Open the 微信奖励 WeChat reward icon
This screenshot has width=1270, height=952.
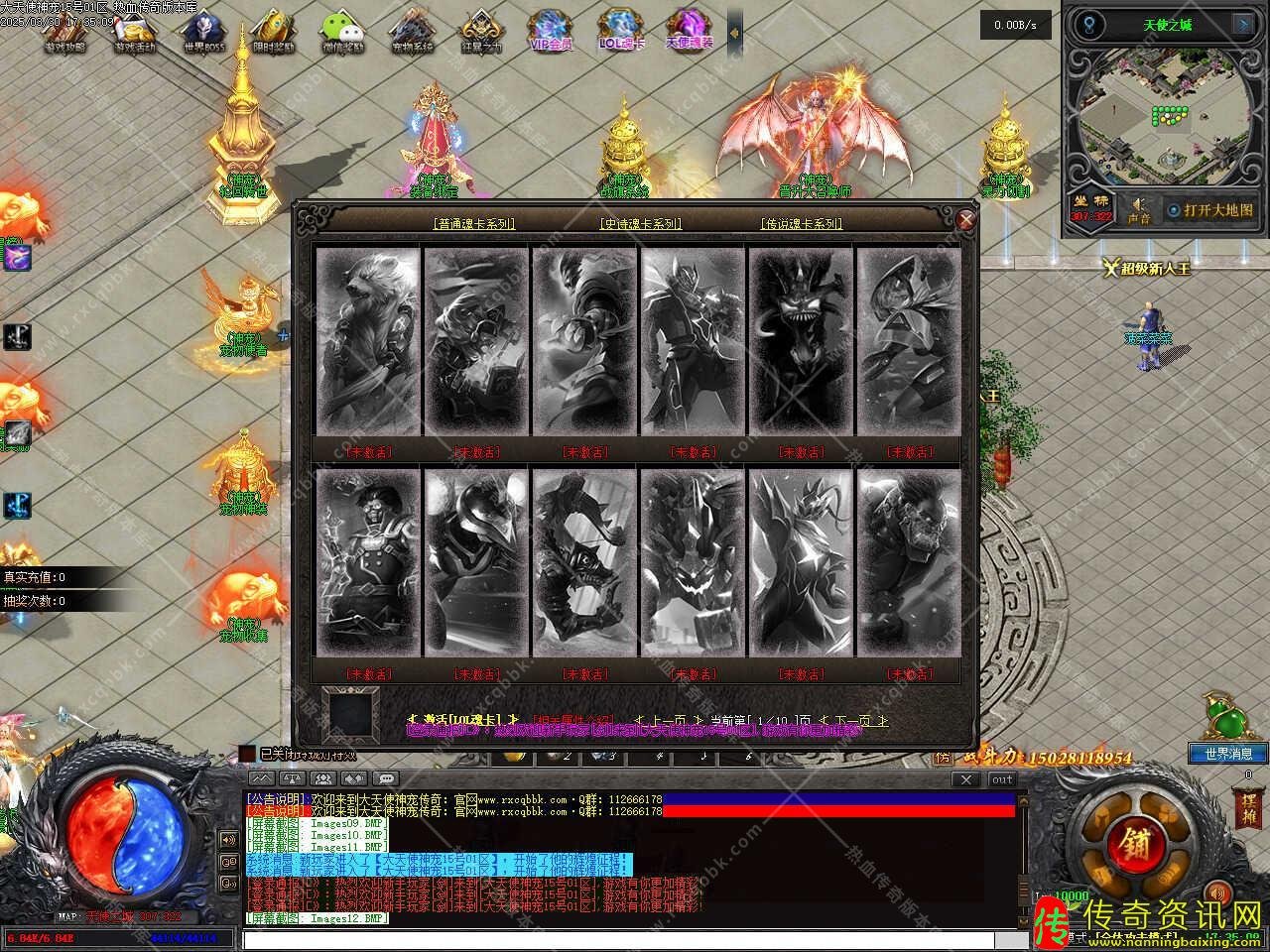pyautogui.click(x=343, y=32)
